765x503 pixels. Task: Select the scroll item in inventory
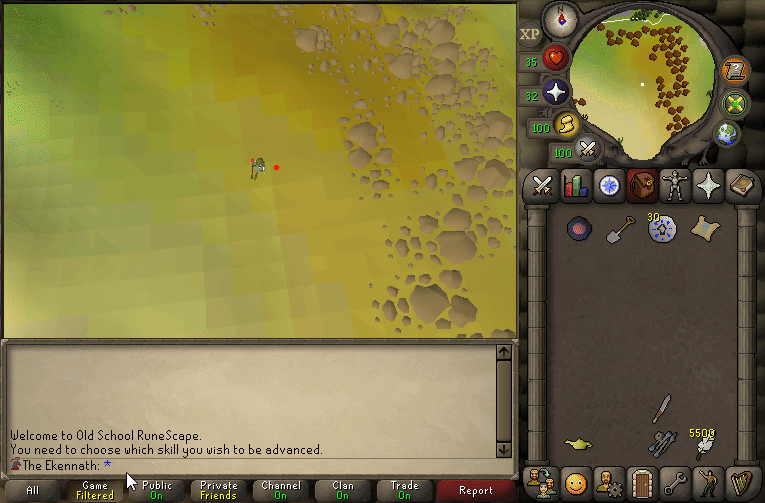pos(703,229)
